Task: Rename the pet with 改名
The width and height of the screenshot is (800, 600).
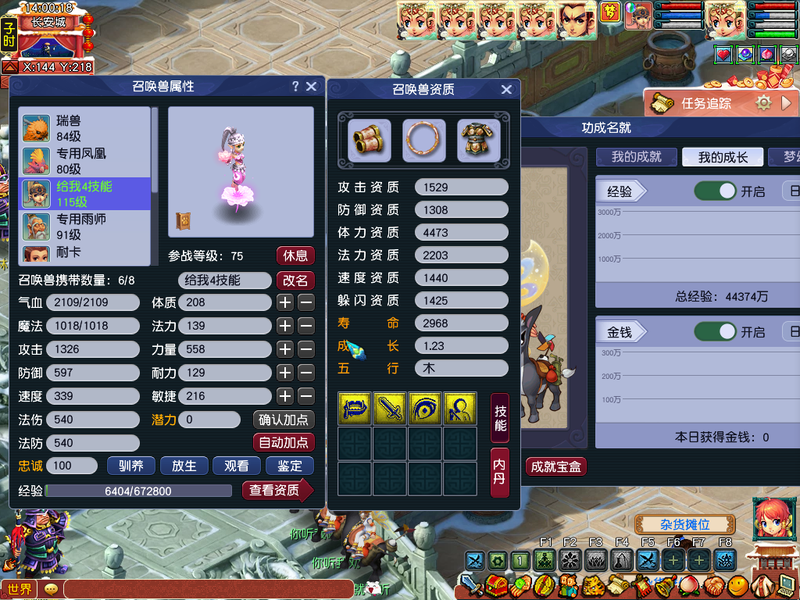Action: tap(295, 280)
